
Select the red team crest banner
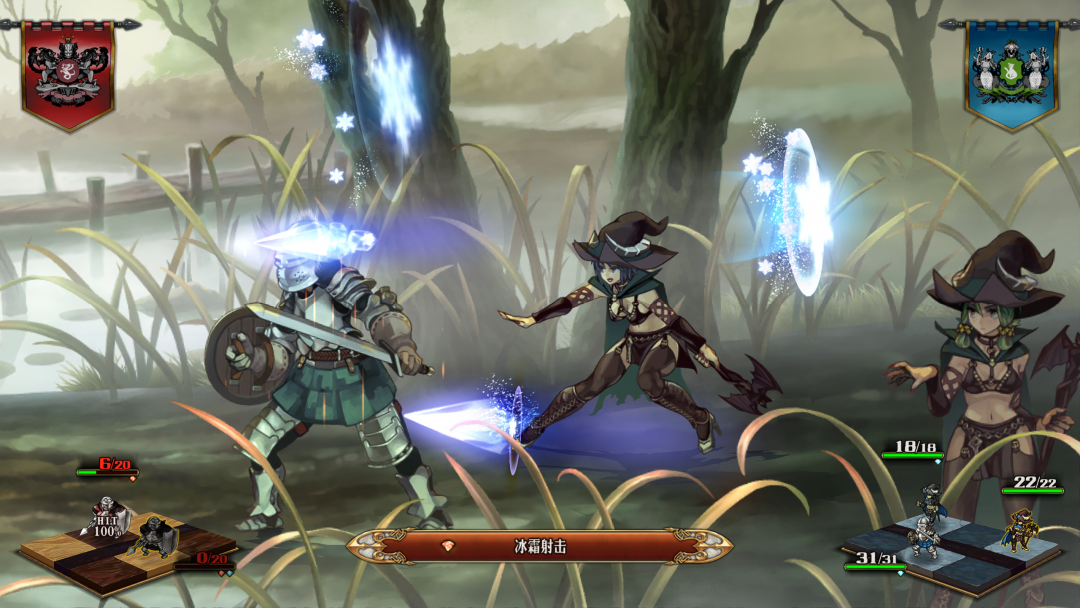click(x=68, y=72)
